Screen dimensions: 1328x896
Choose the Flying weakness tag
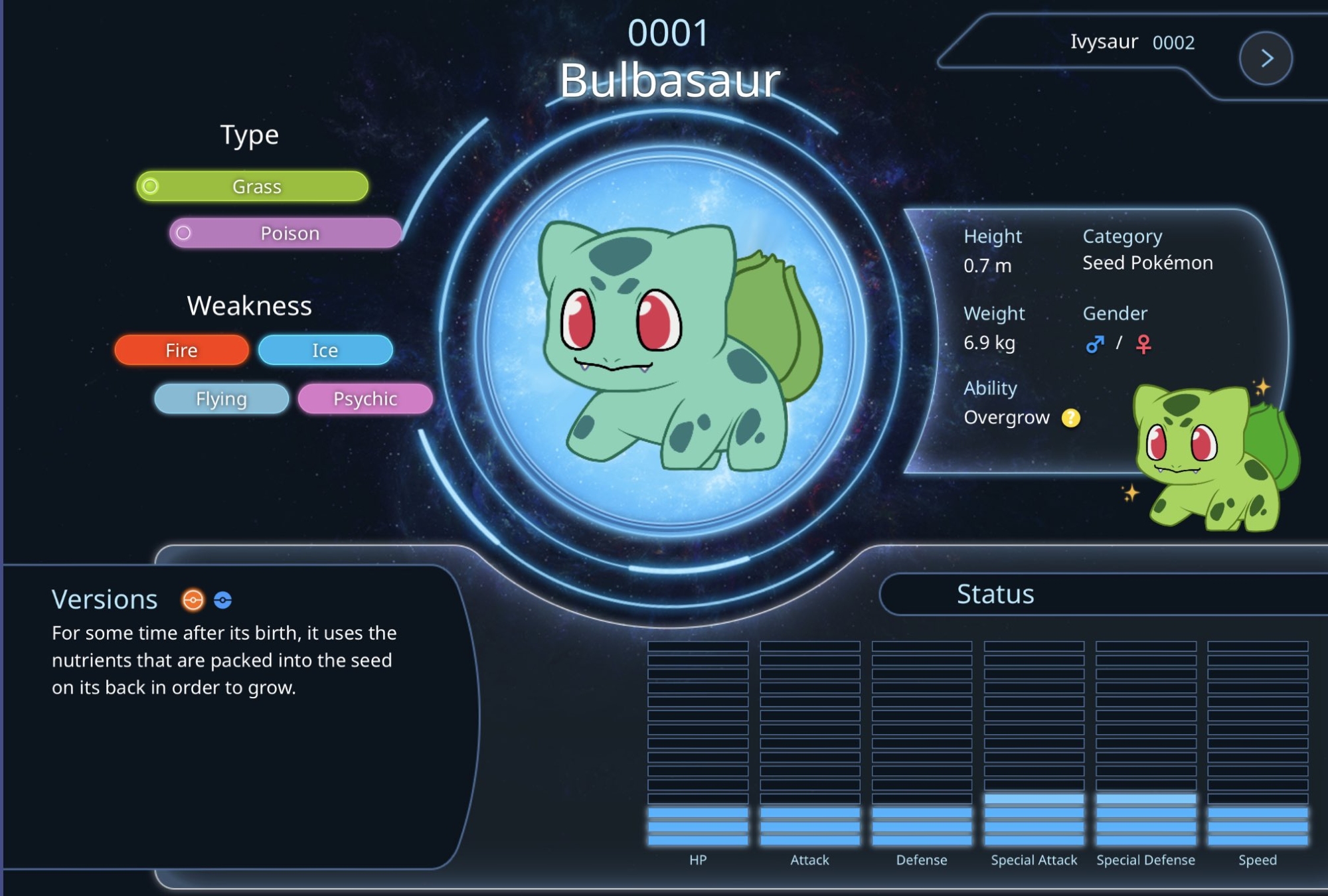tap(221, 399)
